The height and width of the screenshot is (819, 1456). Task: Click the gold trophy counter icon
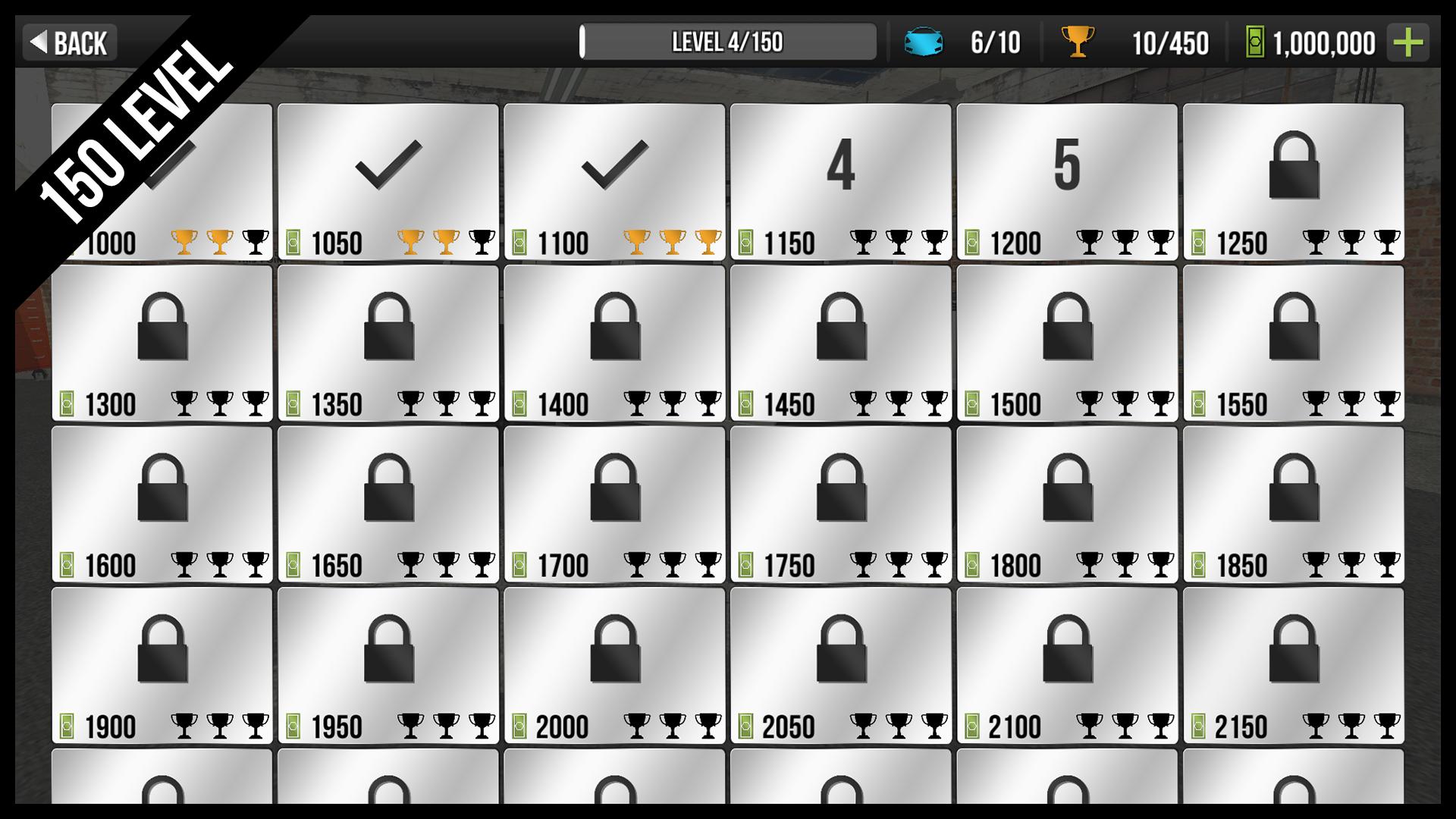pos(1076,43)
